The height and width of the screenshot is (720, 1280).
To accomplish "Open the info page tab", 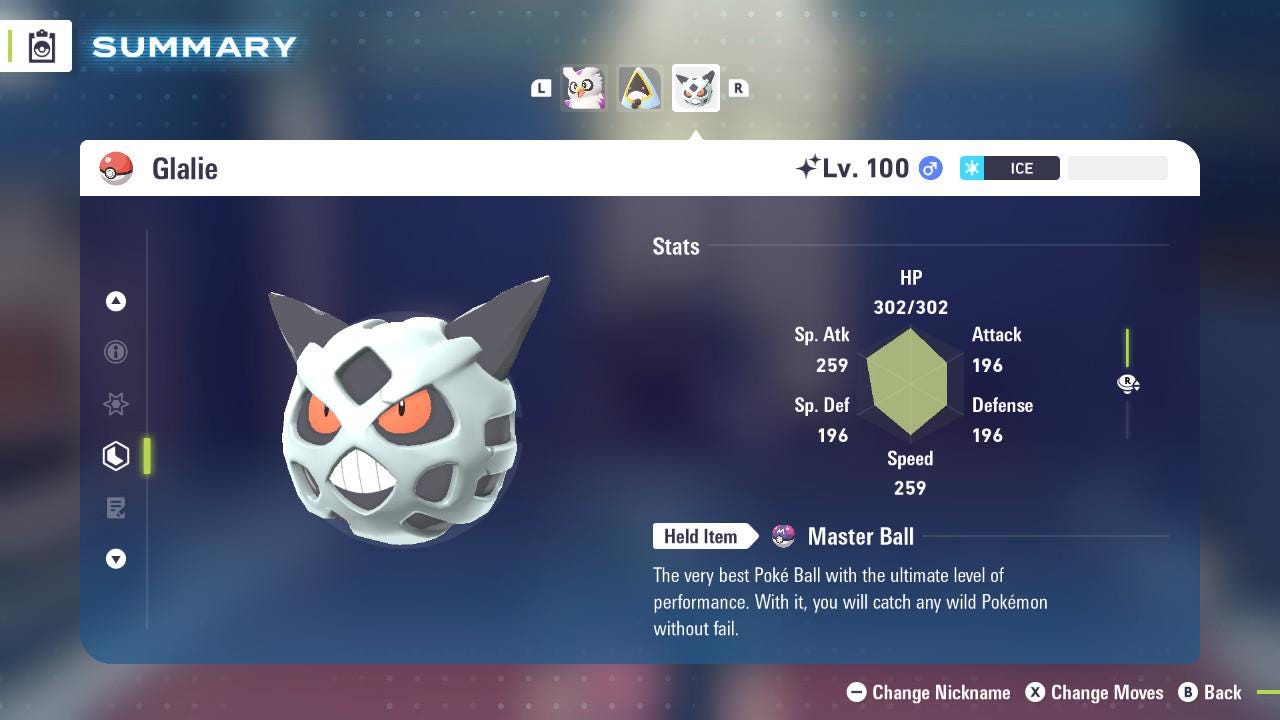I will [116, 352].
